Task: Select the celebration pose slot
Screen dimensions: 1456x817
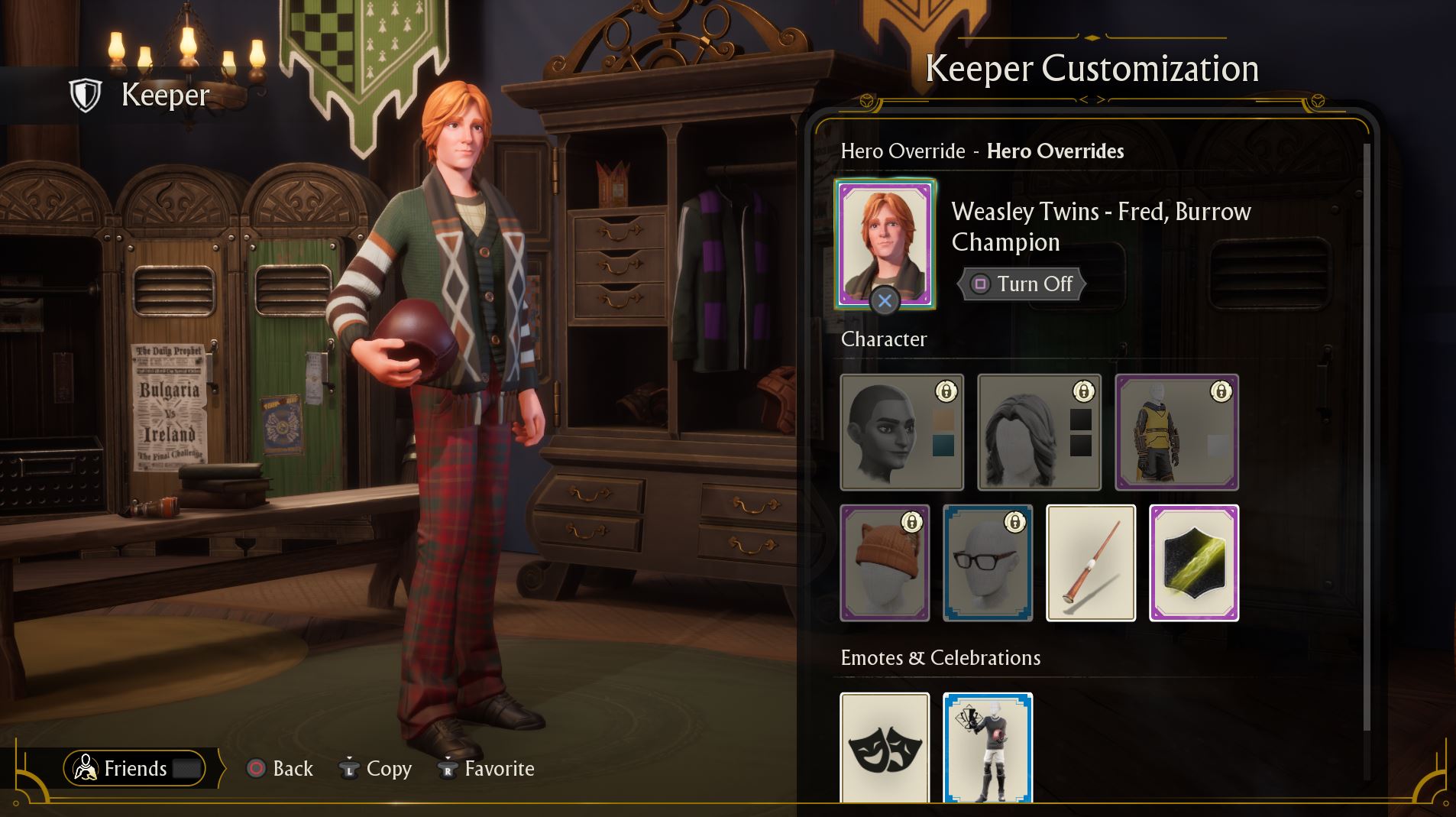Action: coord(988,747)
